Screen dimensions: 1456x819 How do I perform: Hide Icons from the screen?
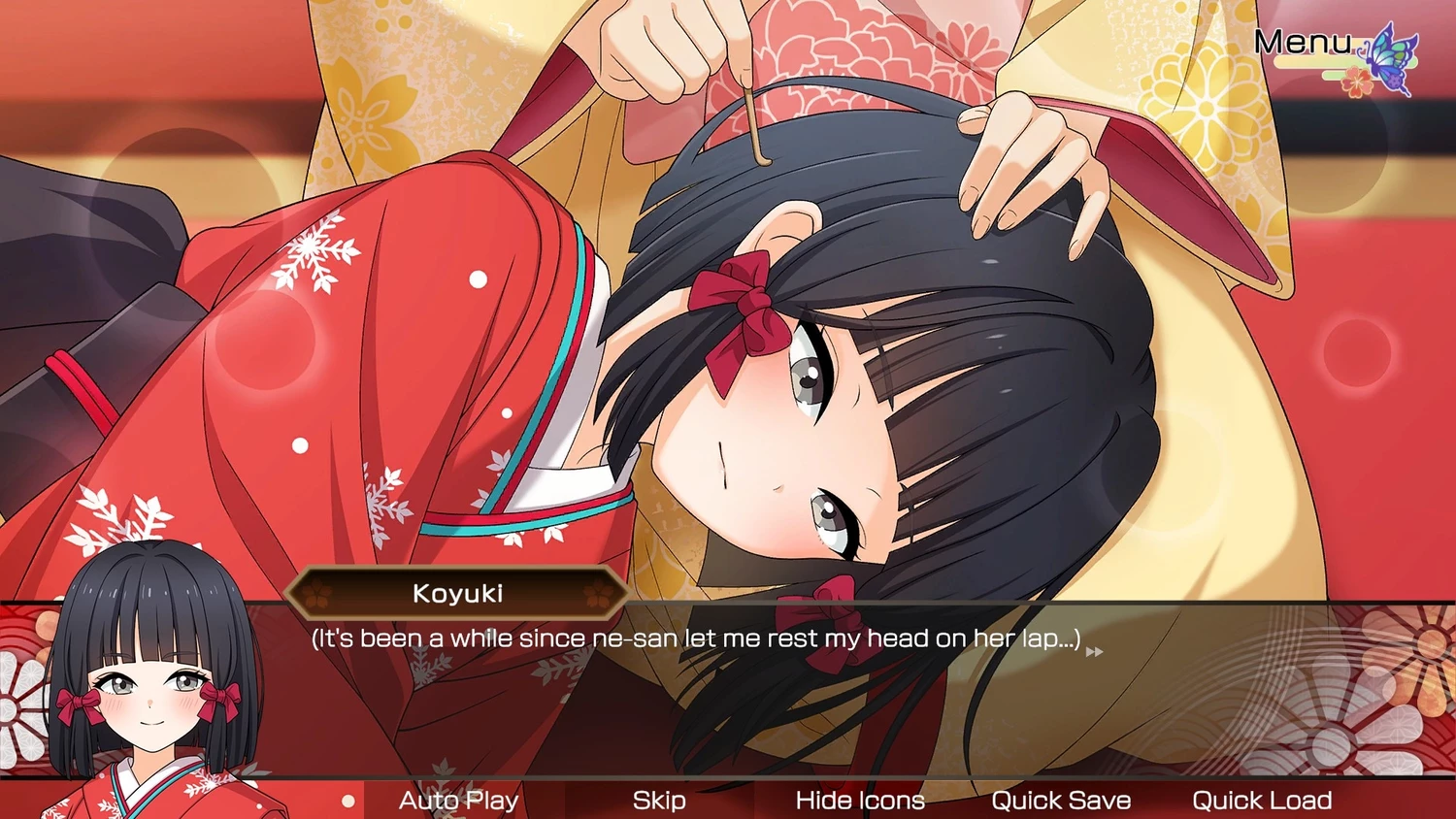860,801
